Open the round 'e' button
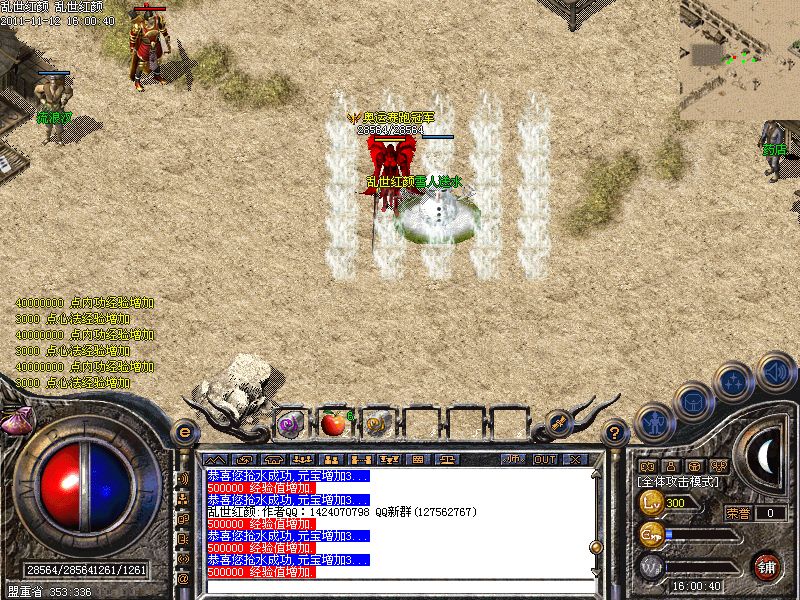 183,432
